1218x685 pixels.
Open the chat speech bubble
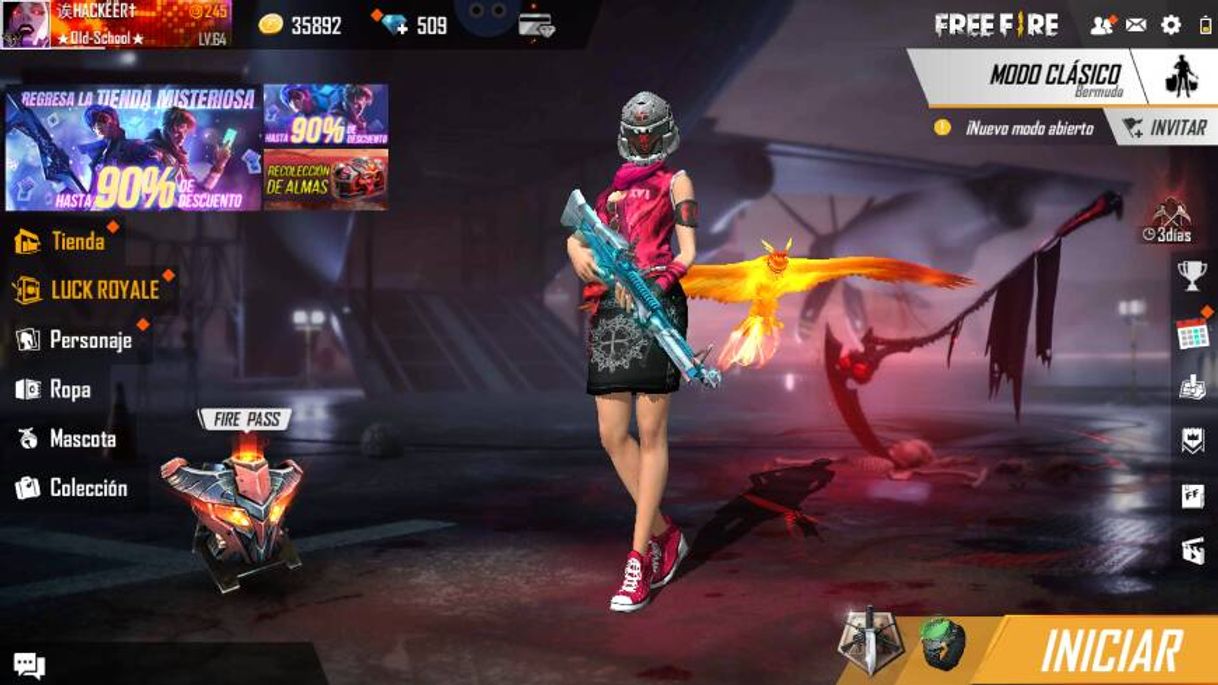click(x=28, y=665)
